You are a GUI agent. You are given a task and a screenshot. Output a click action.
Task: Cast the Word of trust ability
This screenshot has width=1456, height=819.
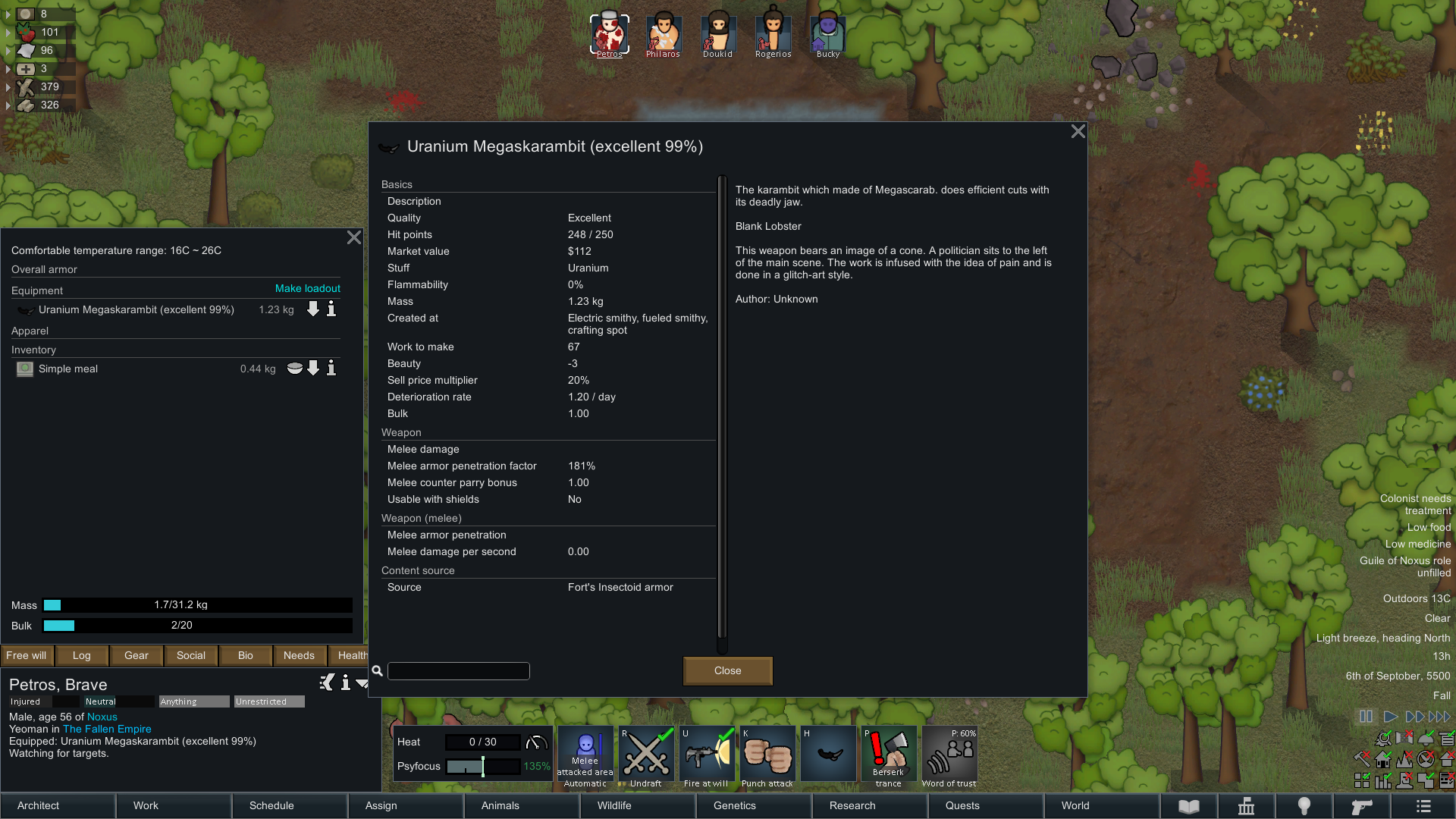[949, 757]
